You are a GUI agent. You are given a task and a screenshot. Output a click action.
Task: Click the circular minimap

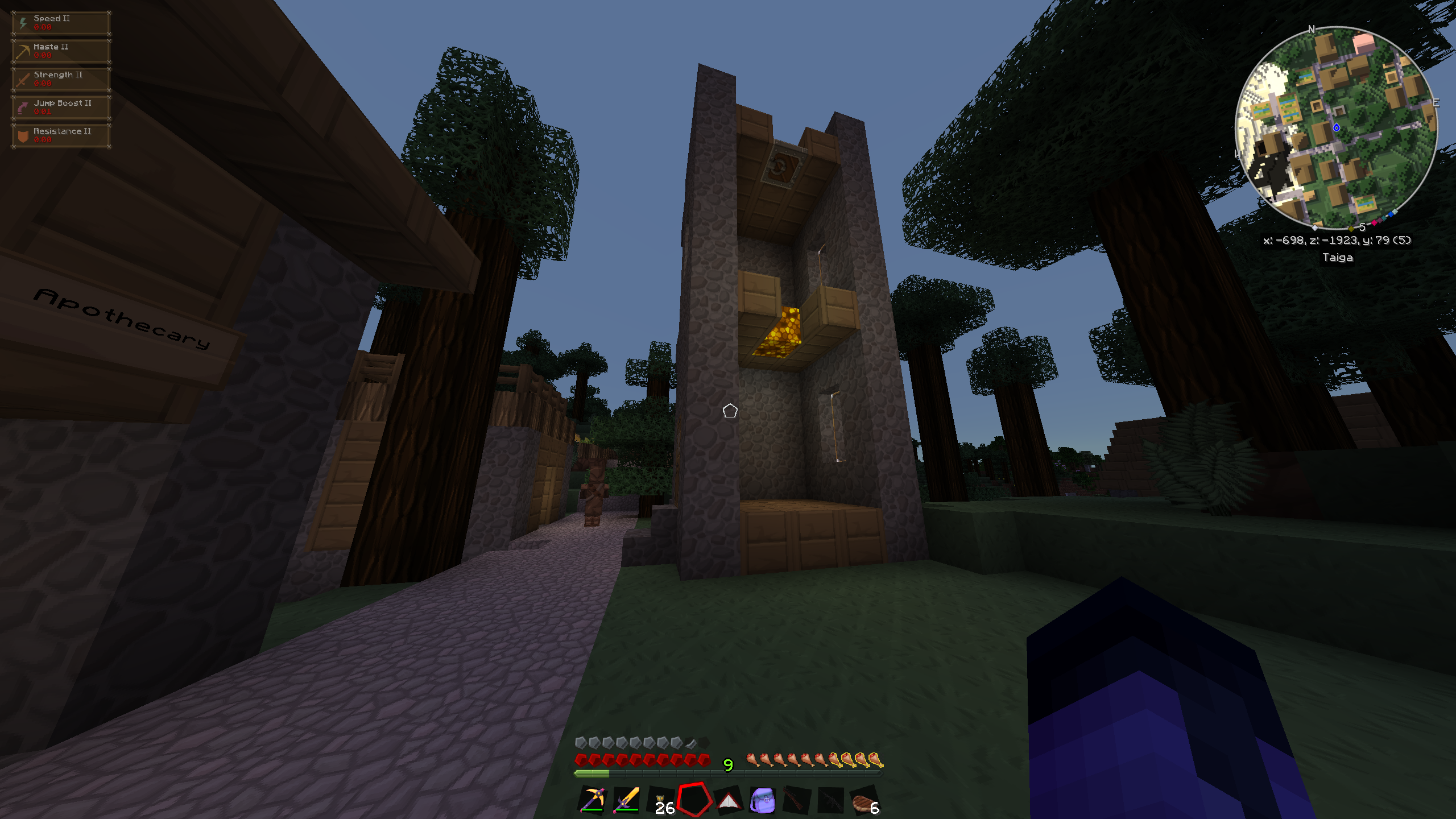(1336, 127)
